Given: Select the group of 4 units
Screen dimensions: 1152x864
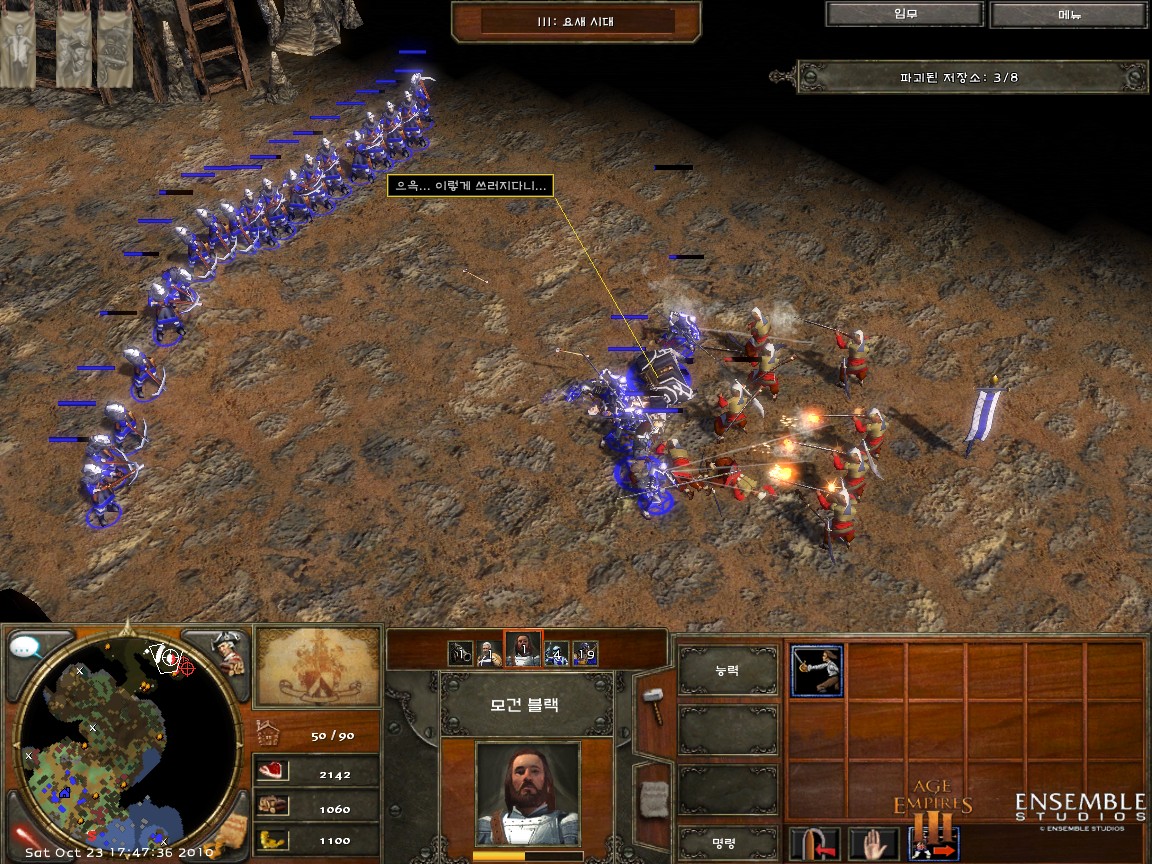Looking at the screenshot, I should point(556,653).
